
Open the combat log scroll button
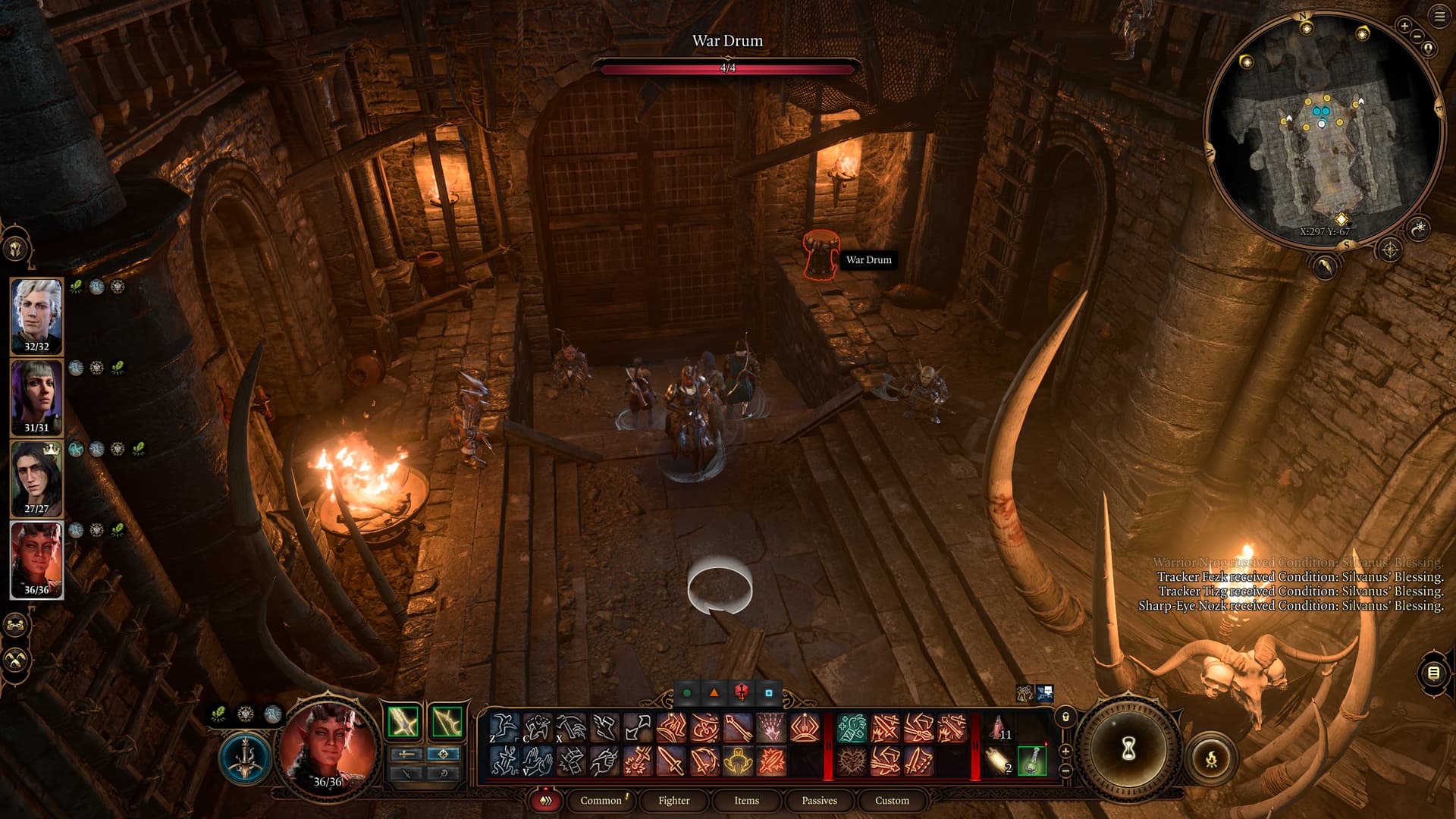(1432, 673)
